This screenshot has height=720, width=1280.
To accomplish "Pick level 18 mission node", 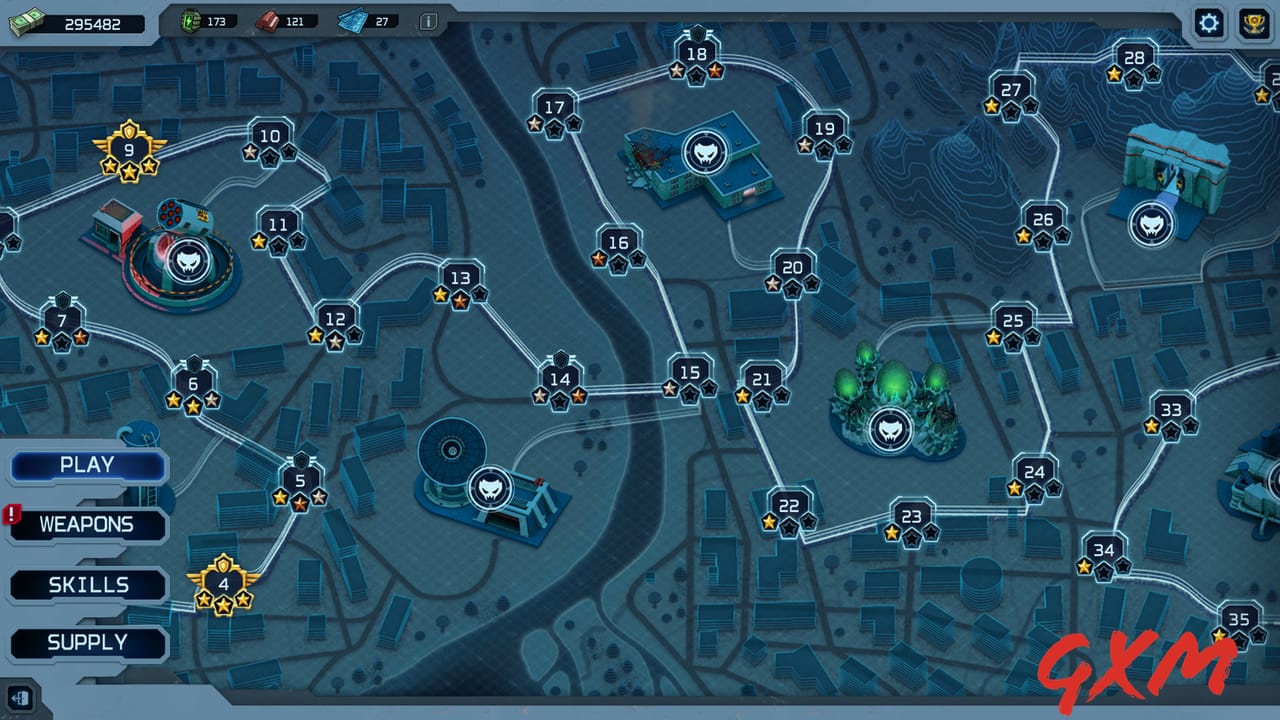I will tap(697, 56).
